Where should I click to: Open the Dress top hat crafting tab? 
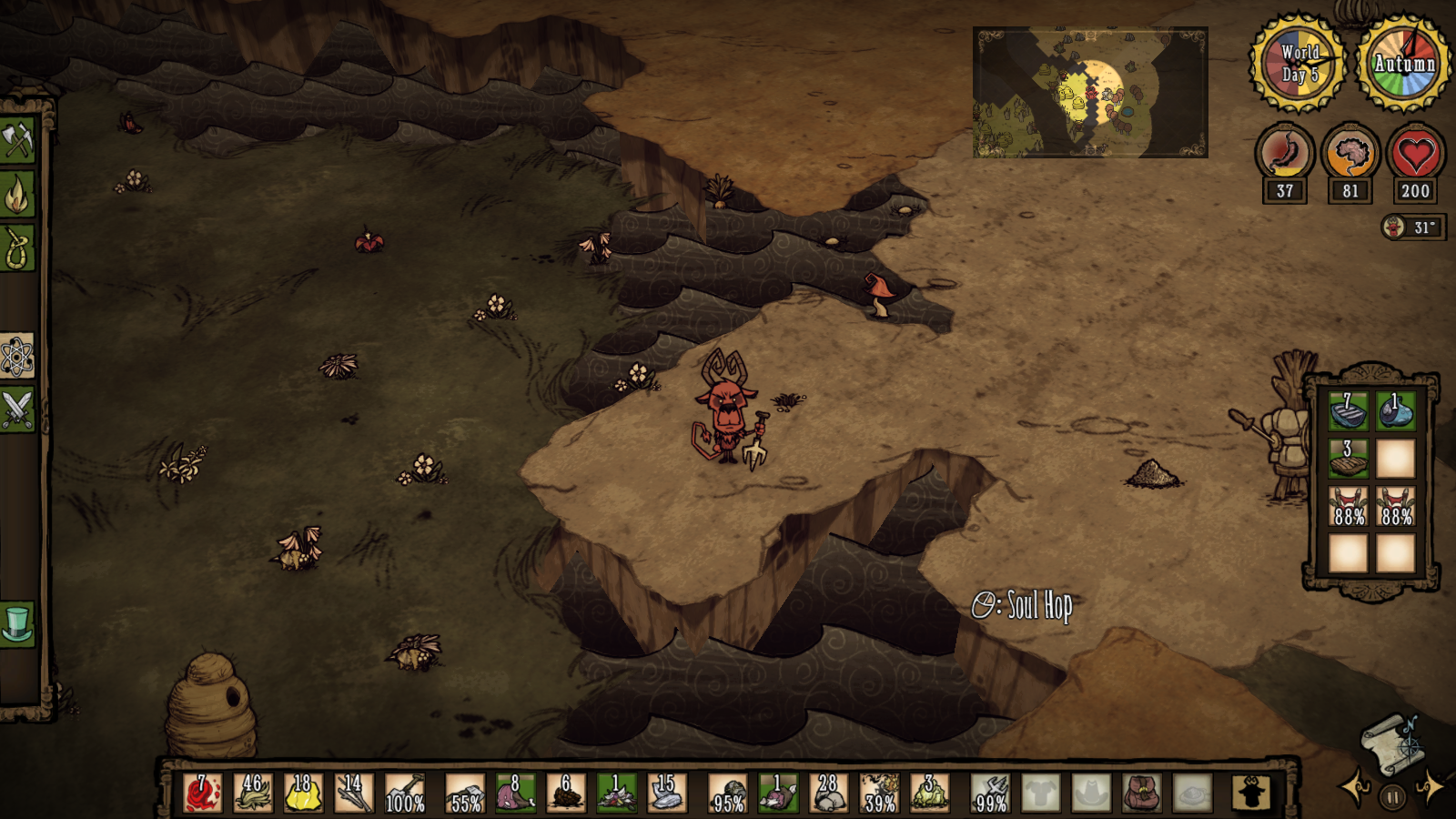(x=17, y=624)
